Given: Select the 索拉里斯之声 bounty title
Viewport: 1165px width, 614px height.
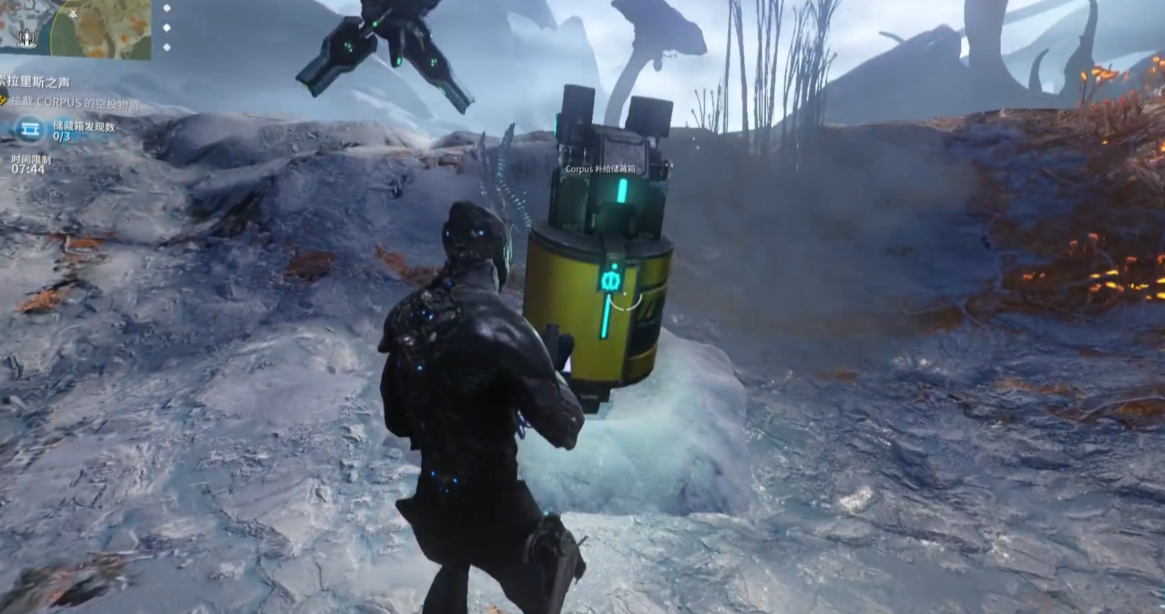Looking at the screenshot, I should tap(36, 82).
